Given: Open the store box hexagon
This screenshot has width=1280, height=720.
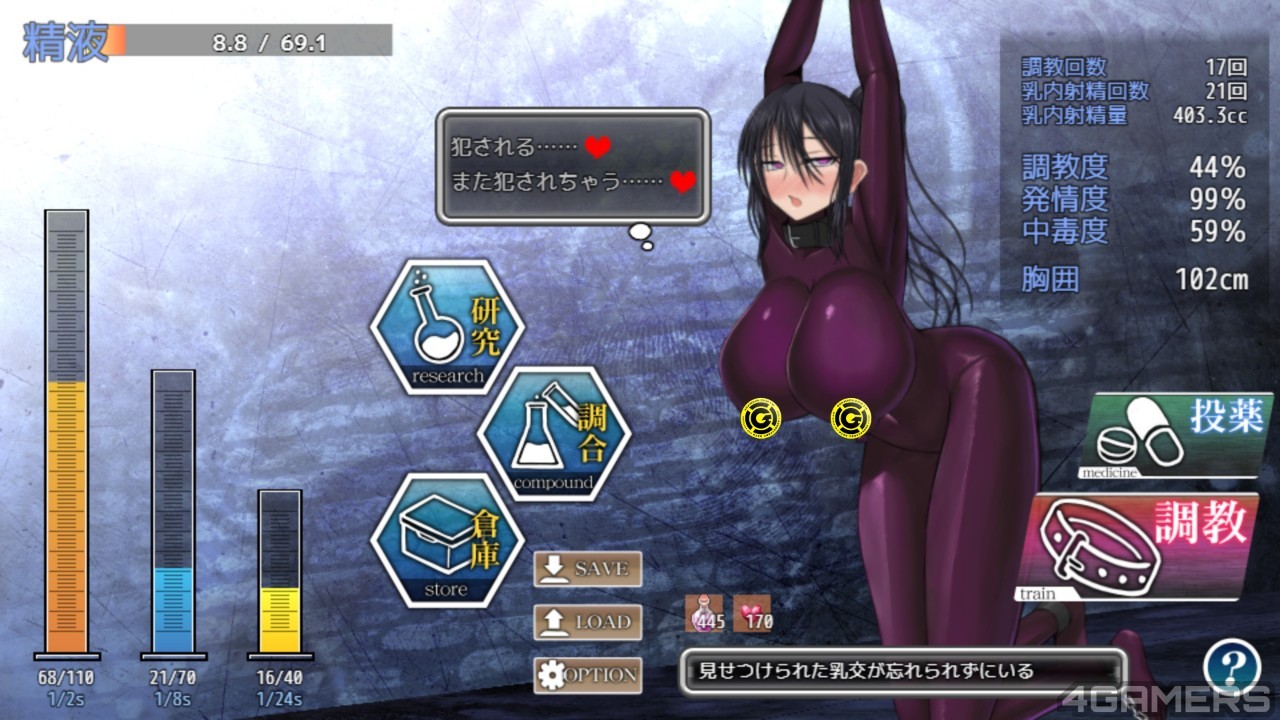Looking at the screenshot, I should coord(449,541).
